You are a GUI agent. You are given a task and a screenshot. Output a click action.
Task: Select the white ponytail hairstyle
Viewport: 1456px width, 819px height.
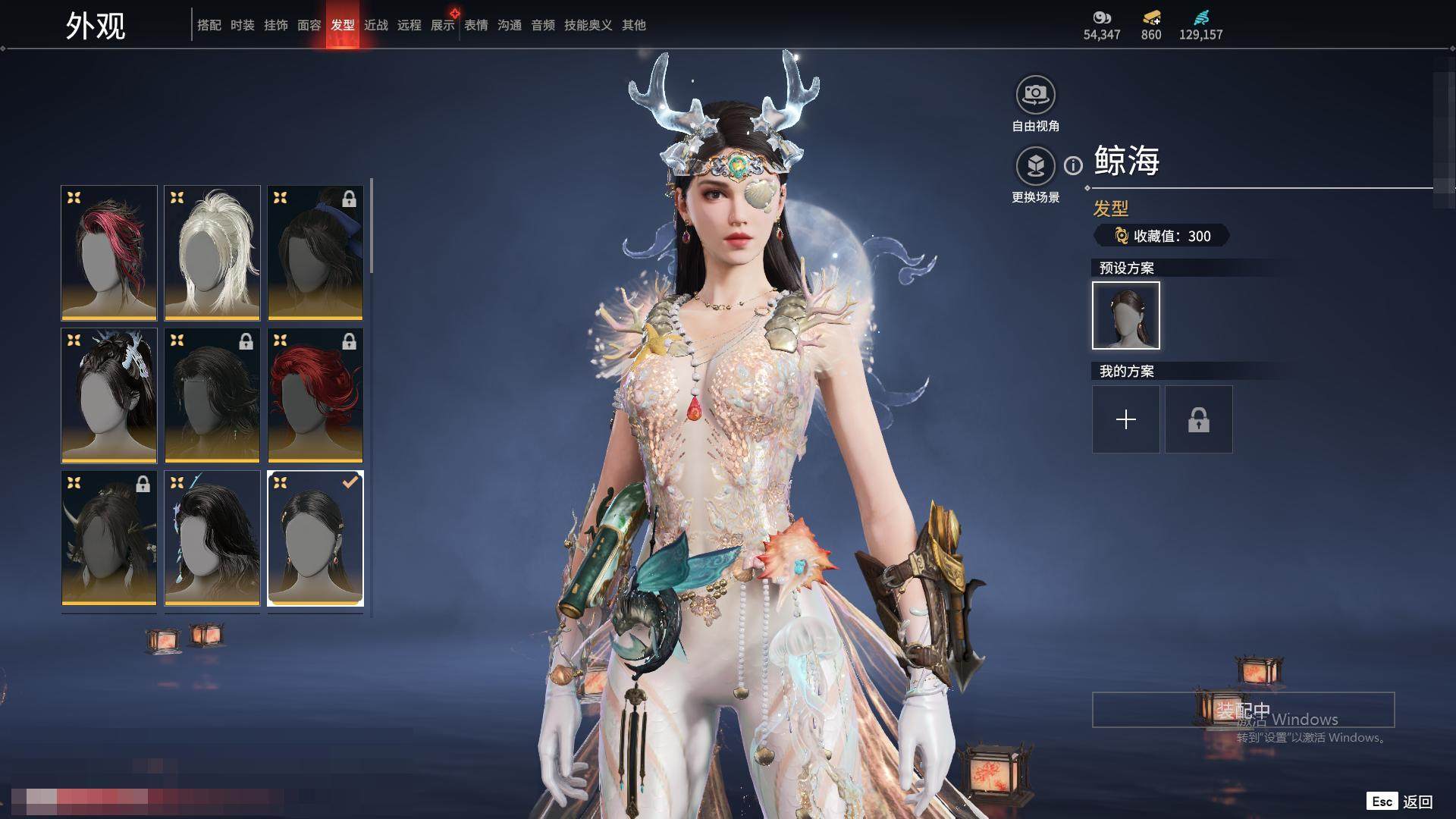point(212,253)
